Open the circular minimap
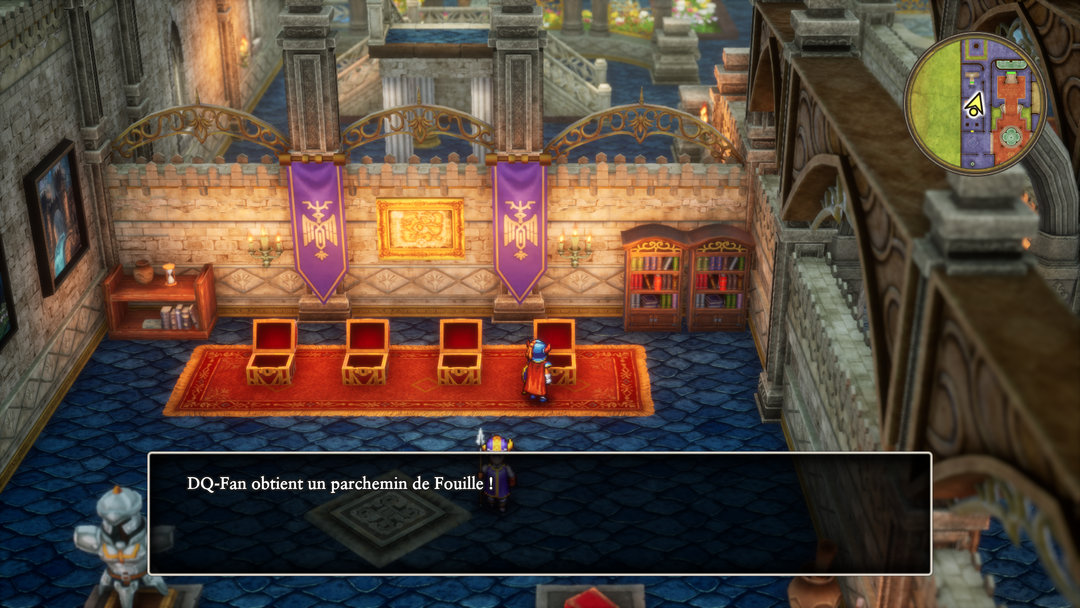1080x608 pixels. pos(975,103)
